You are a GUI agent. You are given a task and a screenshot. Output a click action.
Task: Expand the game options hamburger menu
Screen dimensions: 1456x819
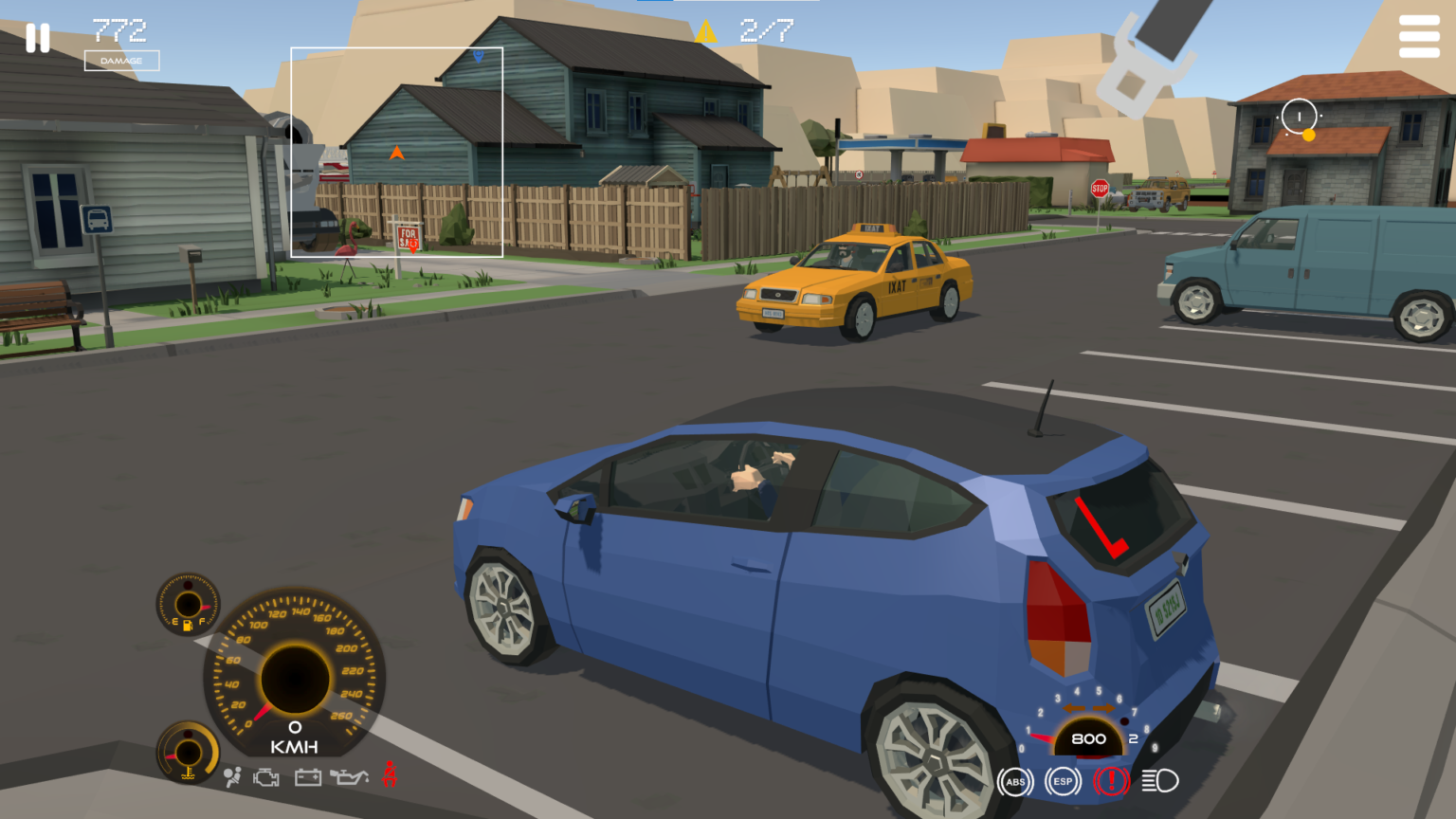click(1418, 36)
